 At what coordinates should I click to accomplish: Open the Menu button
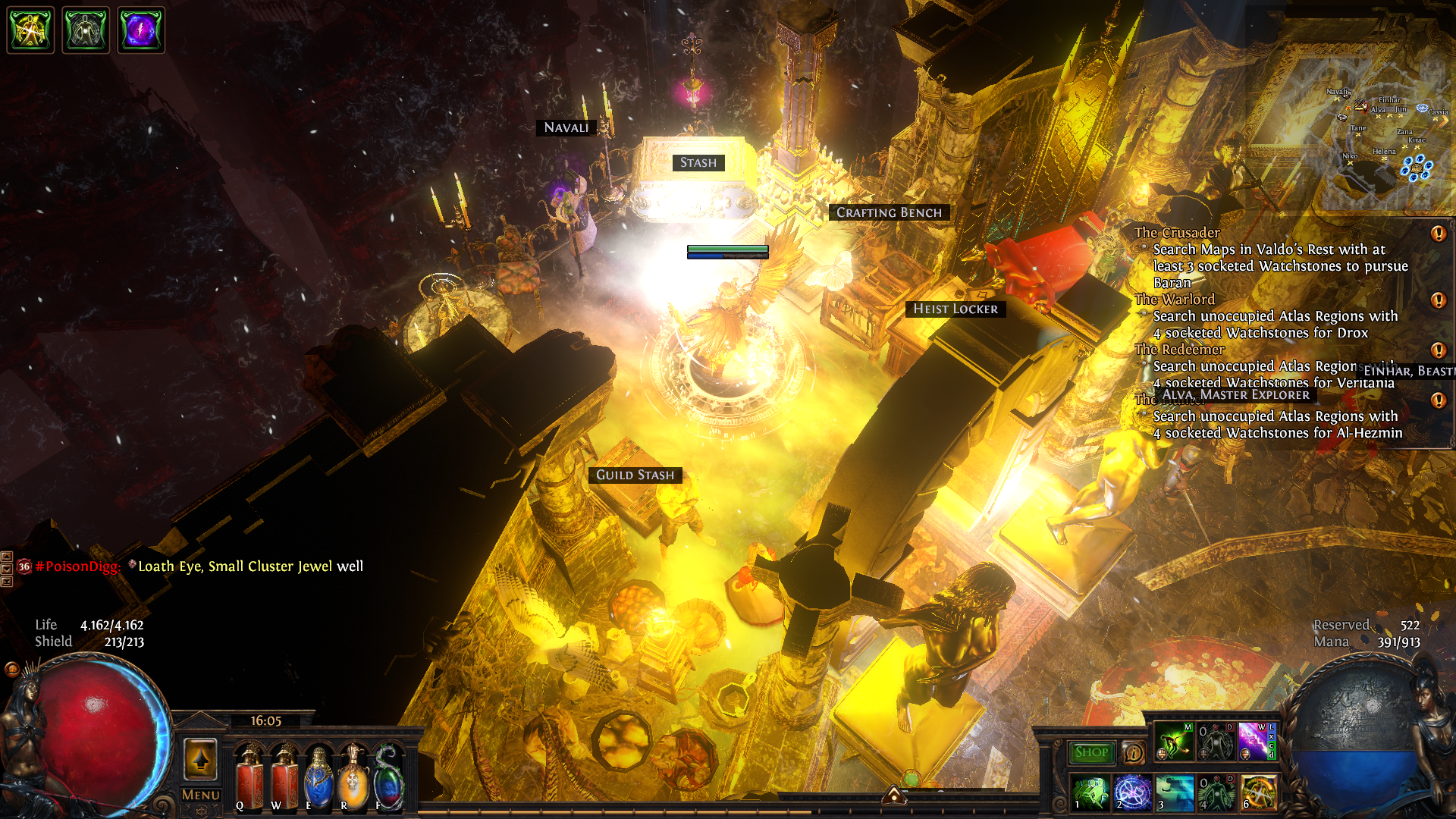[200, 795]
